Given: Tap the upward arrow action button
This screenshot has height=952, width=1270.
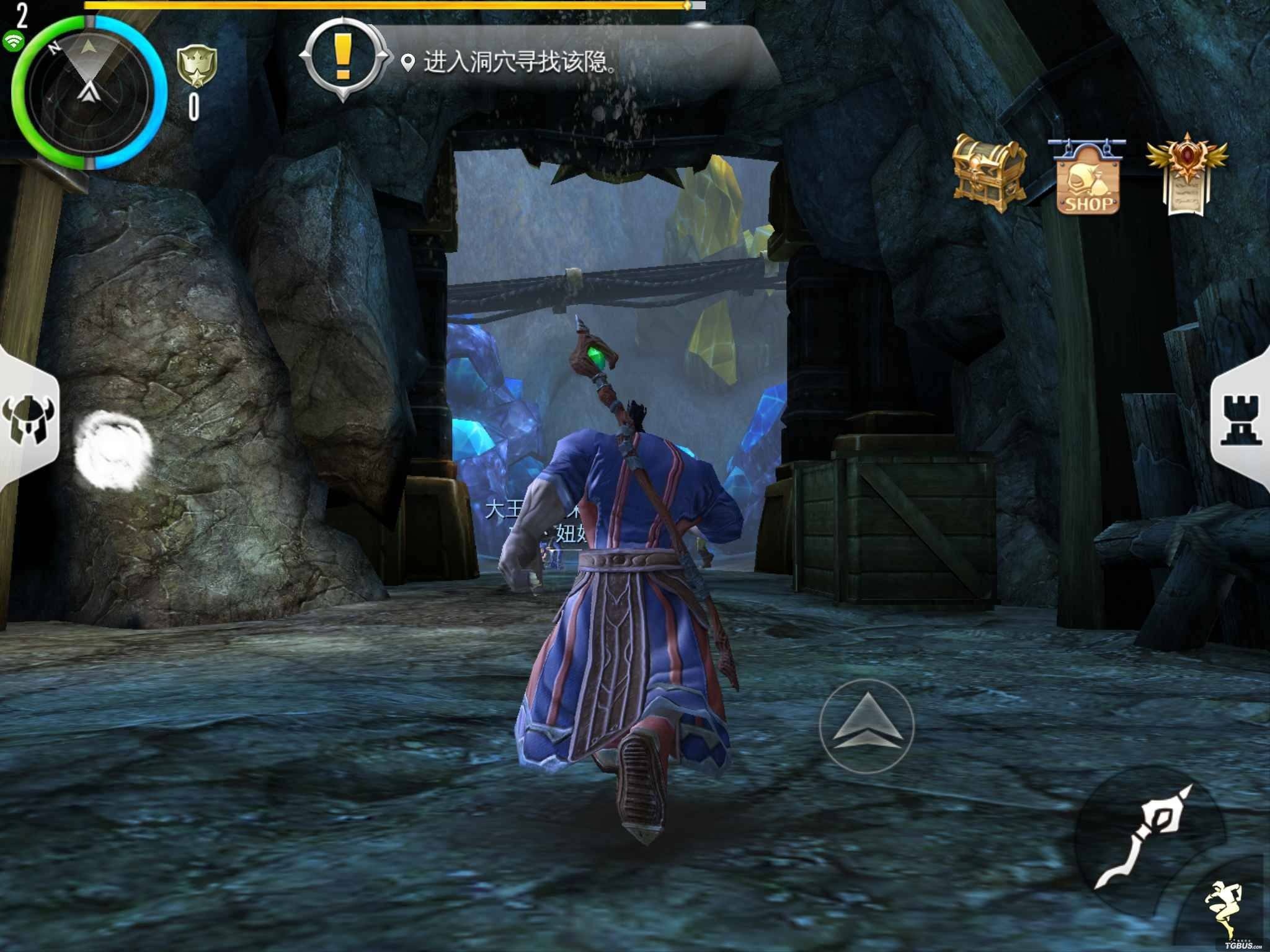Looking at the screenshot, I should coord(866,725).
